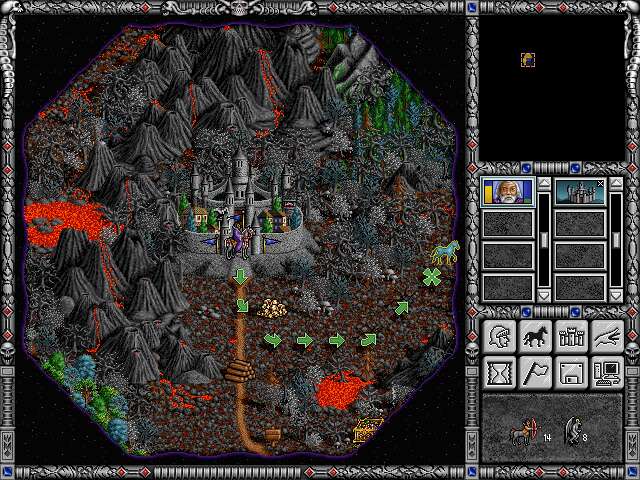Continue hero movement with the horse button
Screen dimensions: 640x480
pos(535,337)
